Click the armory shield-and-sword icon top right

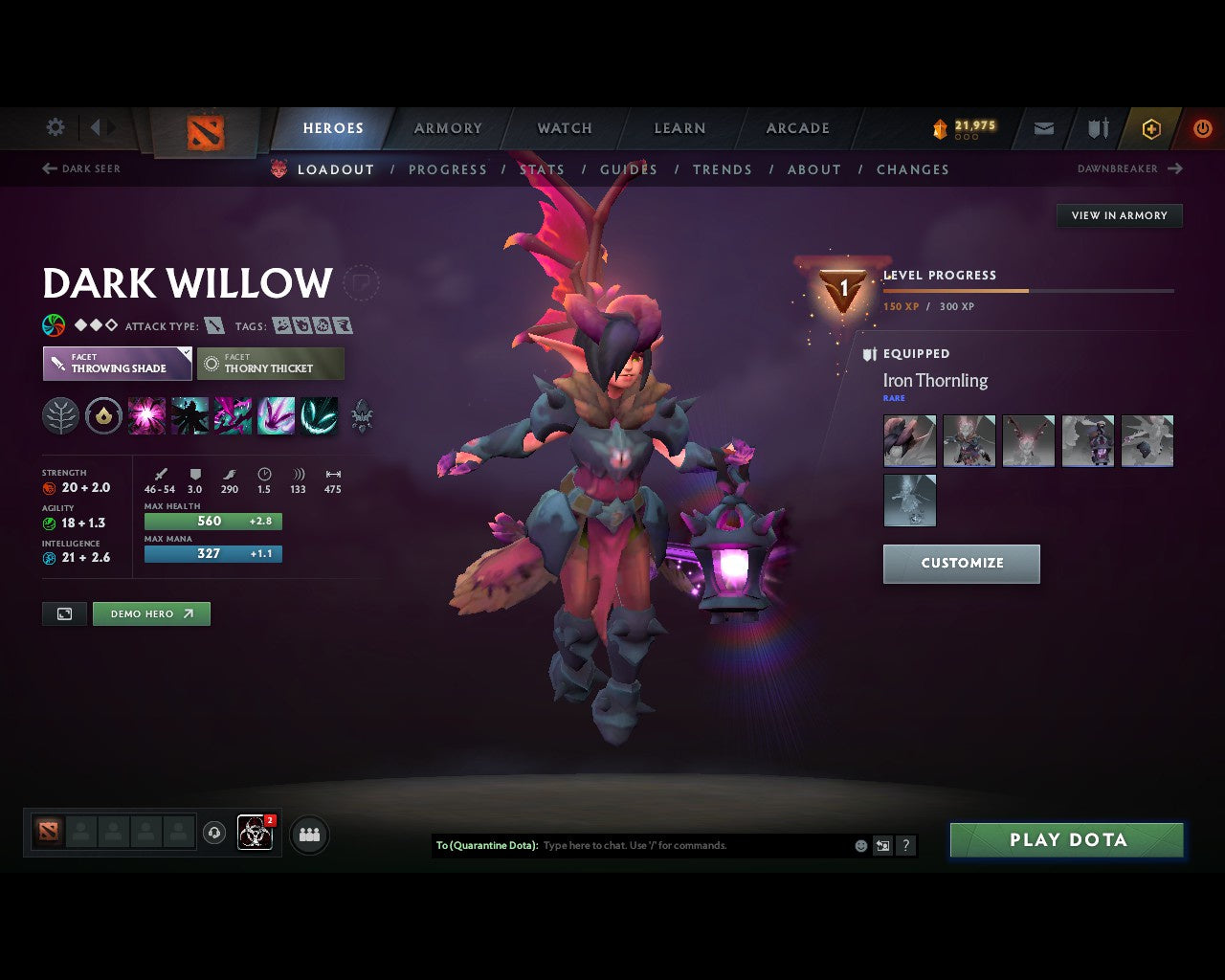click(x=1097, y=128)
